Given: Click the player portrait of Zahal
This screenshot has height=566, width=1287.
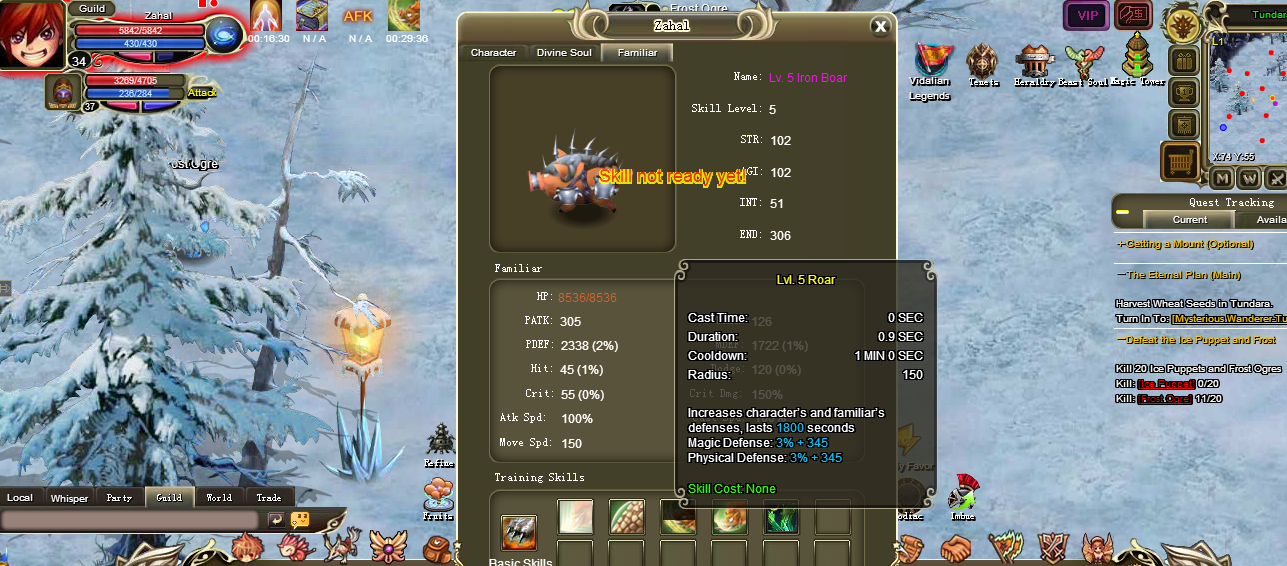Looking at the screenshot, I should point(32,32).
